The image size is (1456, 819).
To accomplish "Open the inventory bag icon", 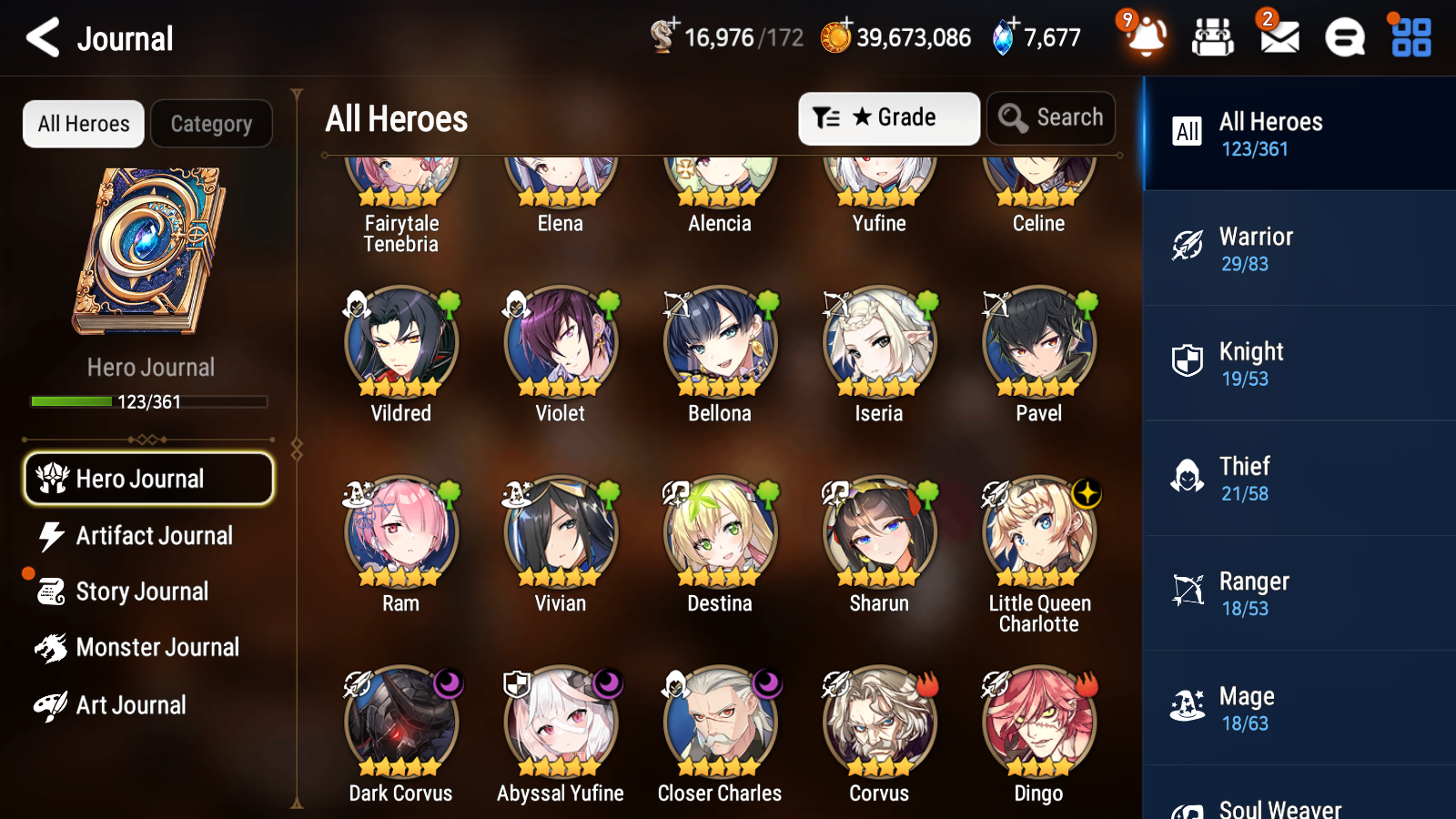I will point(1214,37).
